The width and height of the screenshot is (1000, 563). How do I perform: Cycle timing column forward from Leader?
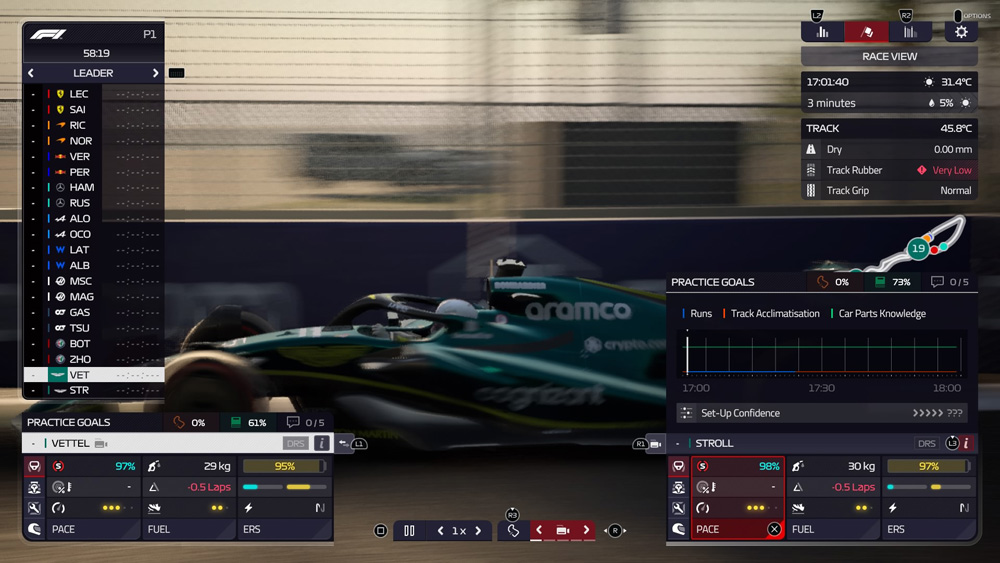(x=155, y=73)
